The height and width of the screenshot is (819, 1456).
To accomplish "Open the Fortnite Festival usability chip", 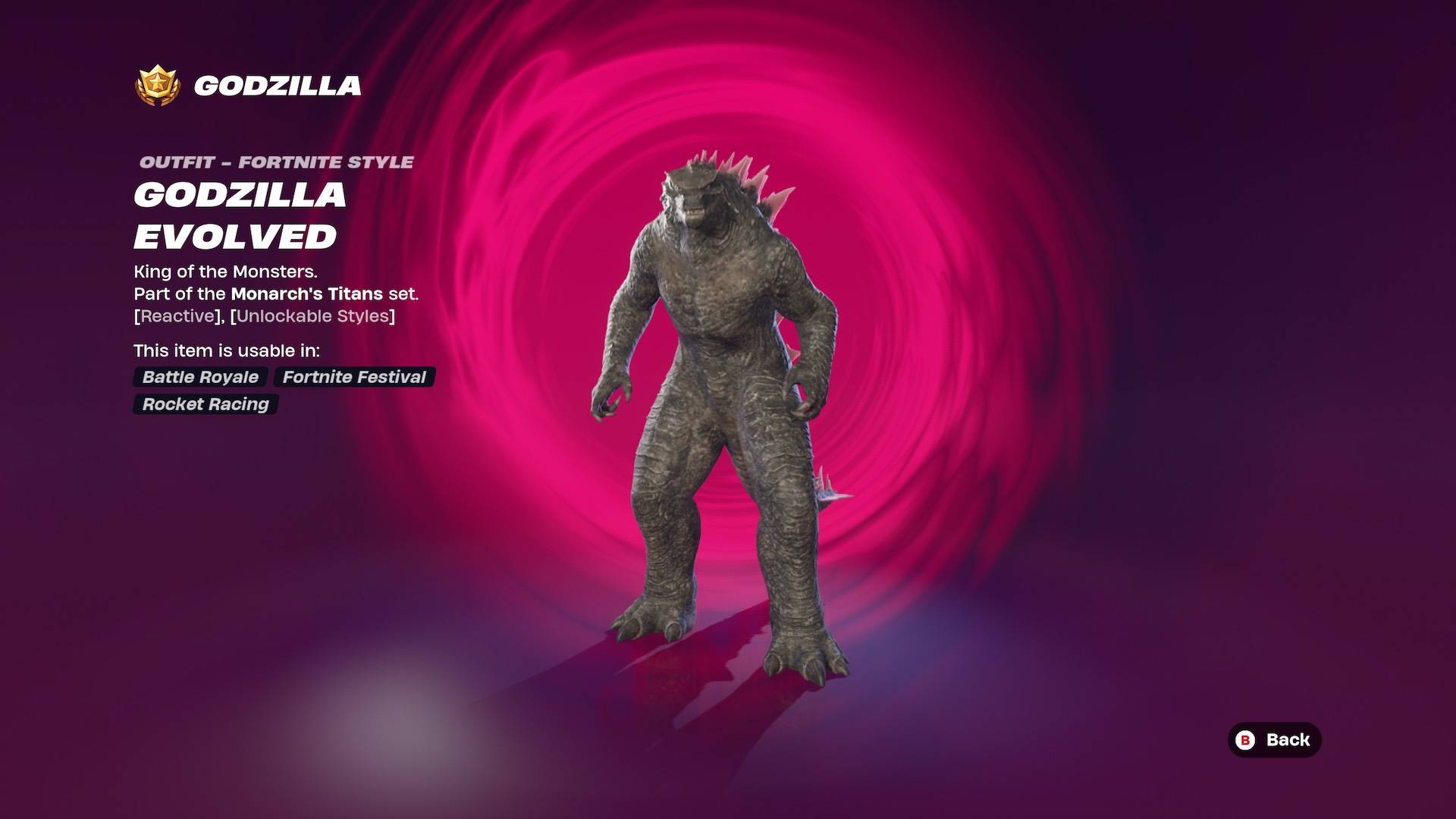I will pyautogui.click(x=353, y=377).
